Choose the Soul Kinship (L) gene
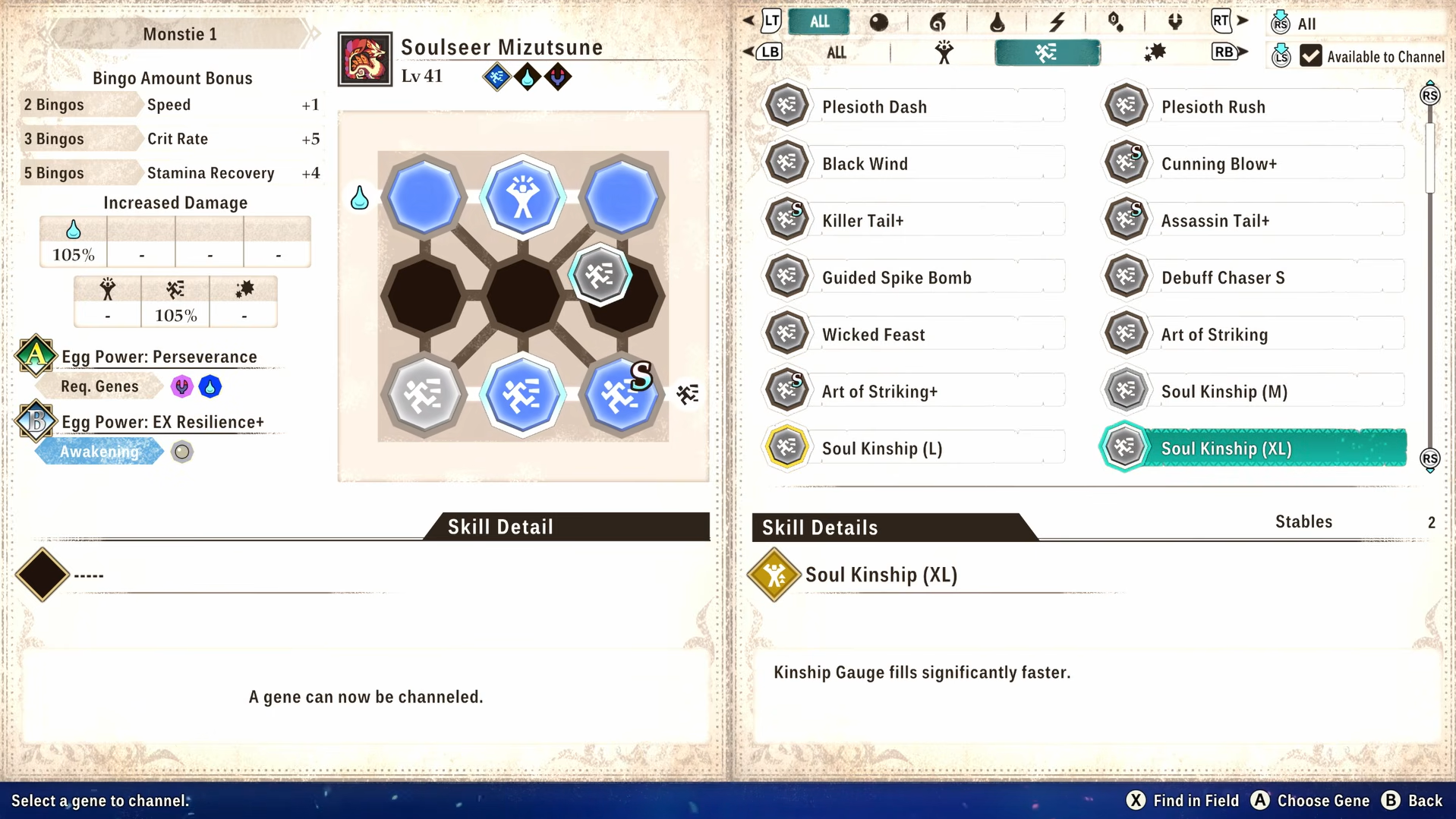 [x=915, y=449]
